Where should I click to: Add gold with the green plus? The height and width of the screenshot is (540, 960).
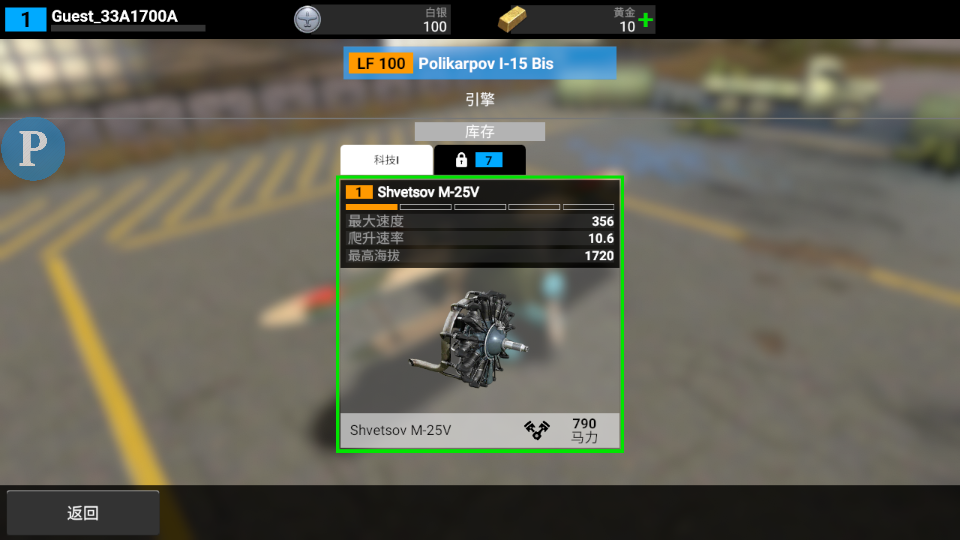(646, 20)
